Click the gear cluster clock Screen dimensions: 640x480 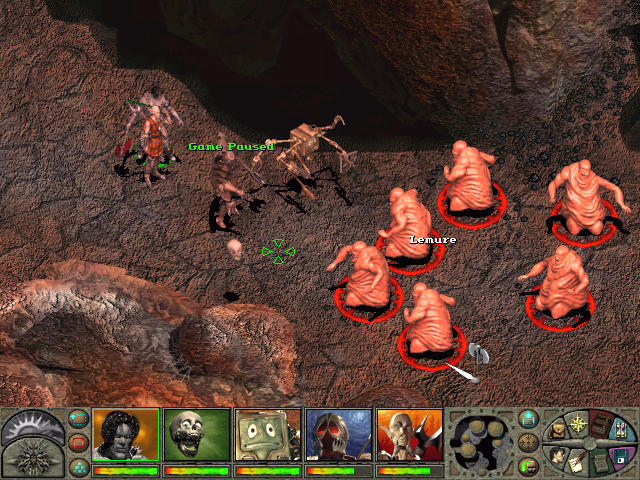[484, 440]
